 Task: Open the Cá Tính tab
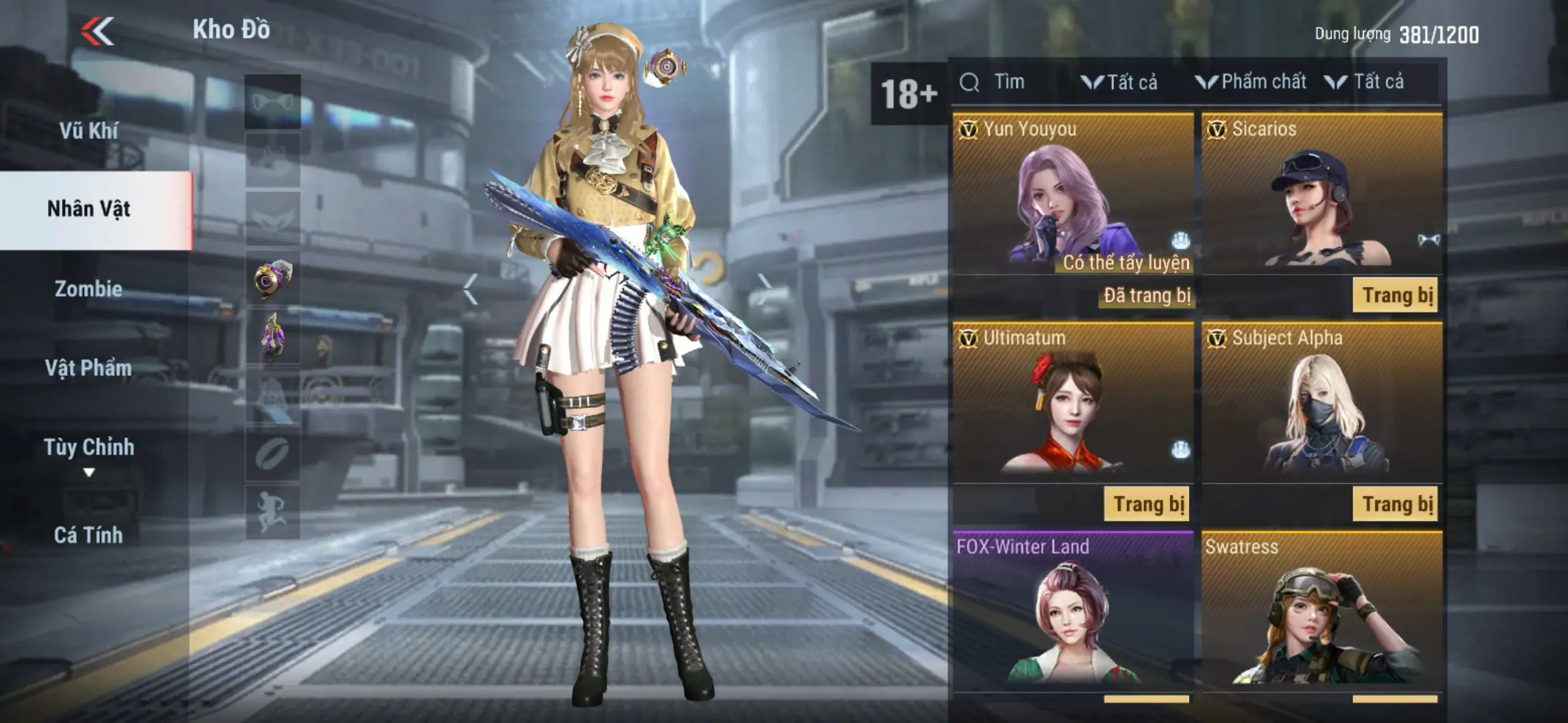click(x=89, y=535)
